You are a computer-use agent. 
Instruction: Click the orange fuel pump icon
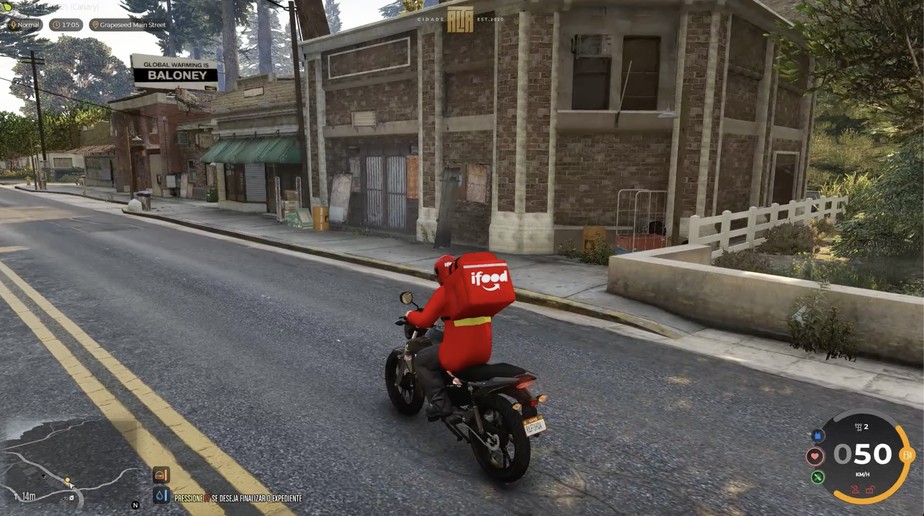click(905, 454)
